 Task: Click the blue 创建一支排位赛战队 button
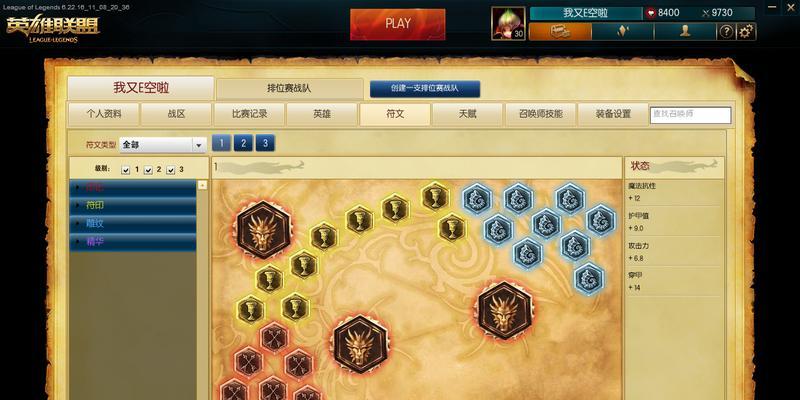coord(425,89)
